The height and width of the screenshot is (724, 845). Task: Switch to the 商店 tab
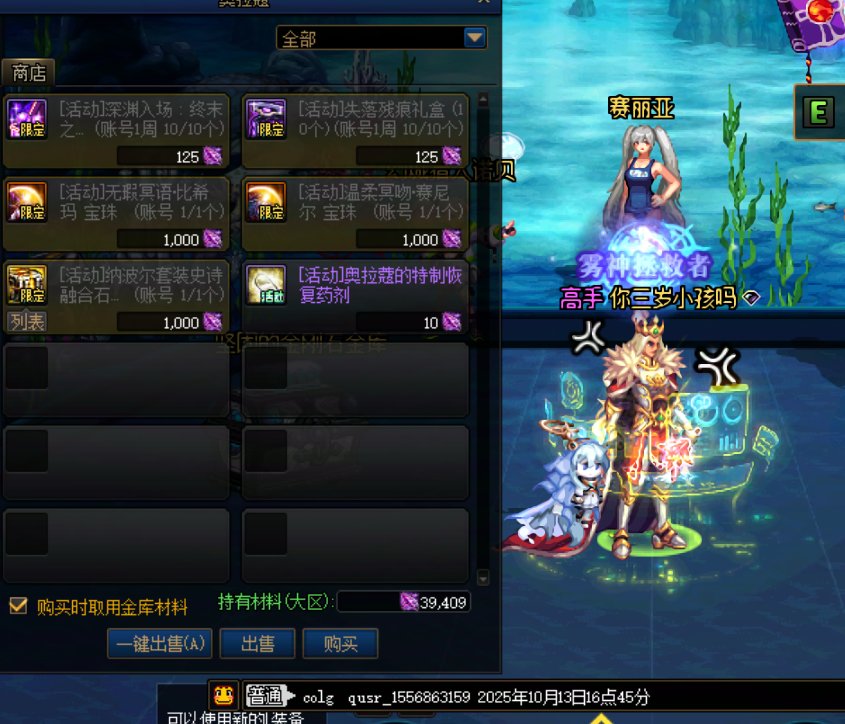coord(29,73)
